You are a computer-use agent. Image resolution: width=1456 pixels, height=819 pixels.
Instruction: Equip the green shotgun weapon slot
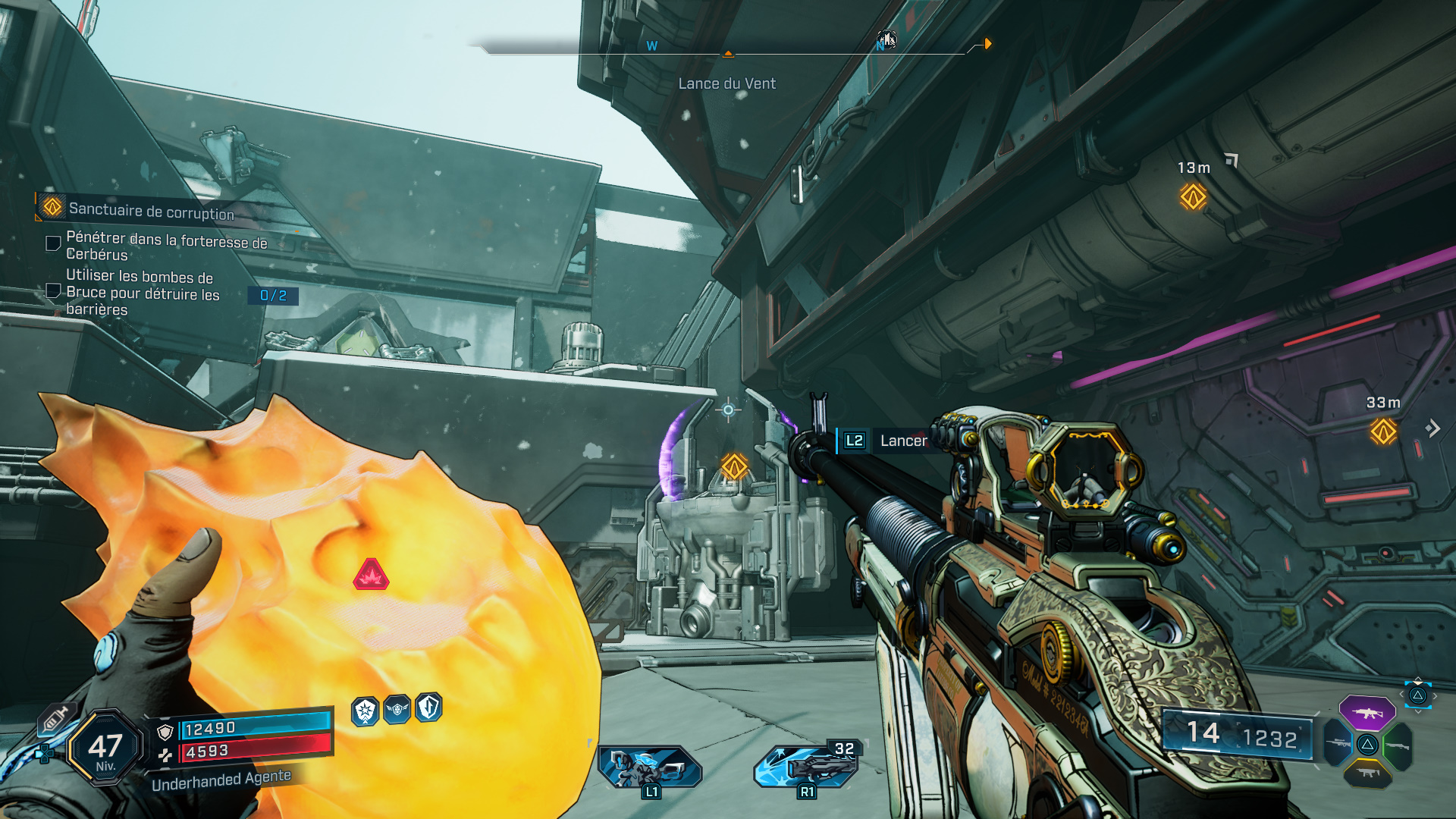tap(1398, 745)
